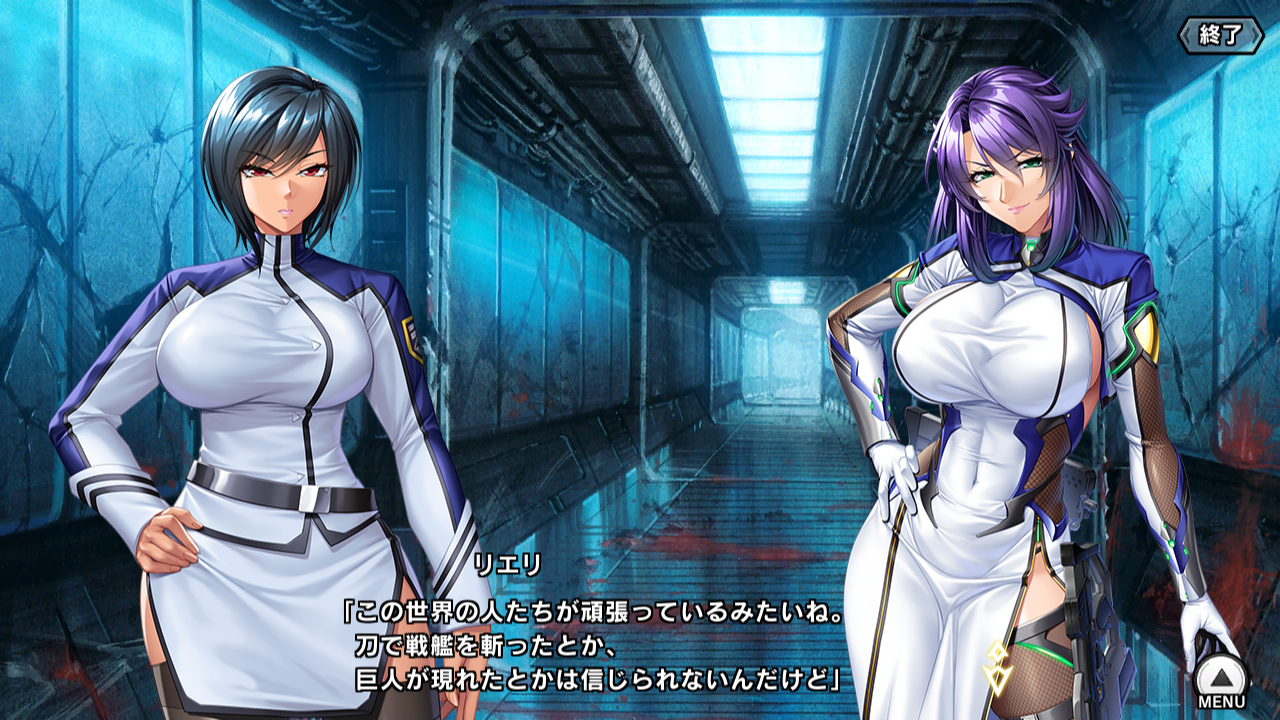Open the round MENU button
The width and height of the screenshot is (1280, 720).
coord(1221,679)
